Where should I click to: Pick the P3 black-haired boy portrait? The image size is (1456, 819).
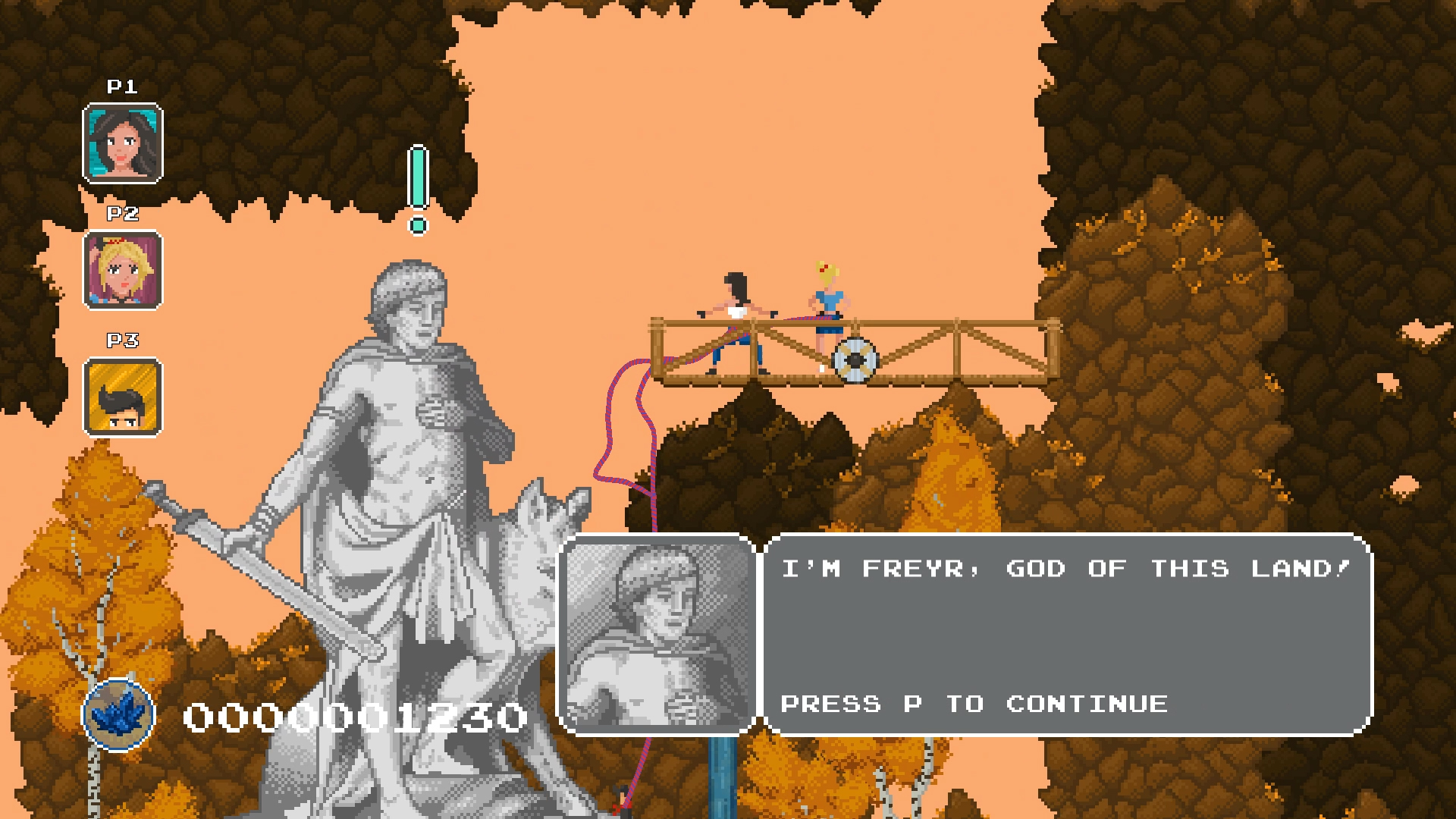[123, 397]
